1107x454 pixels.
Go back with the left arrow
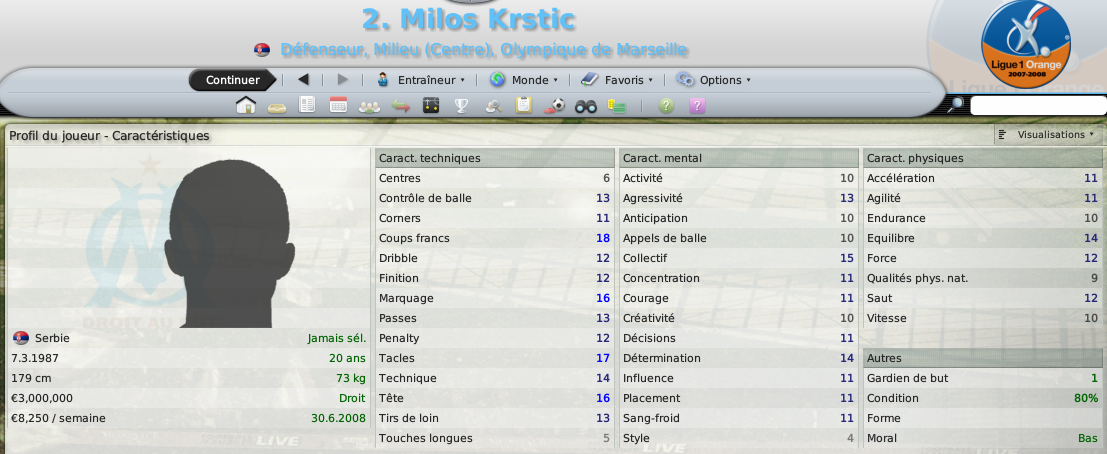[303, 80]
